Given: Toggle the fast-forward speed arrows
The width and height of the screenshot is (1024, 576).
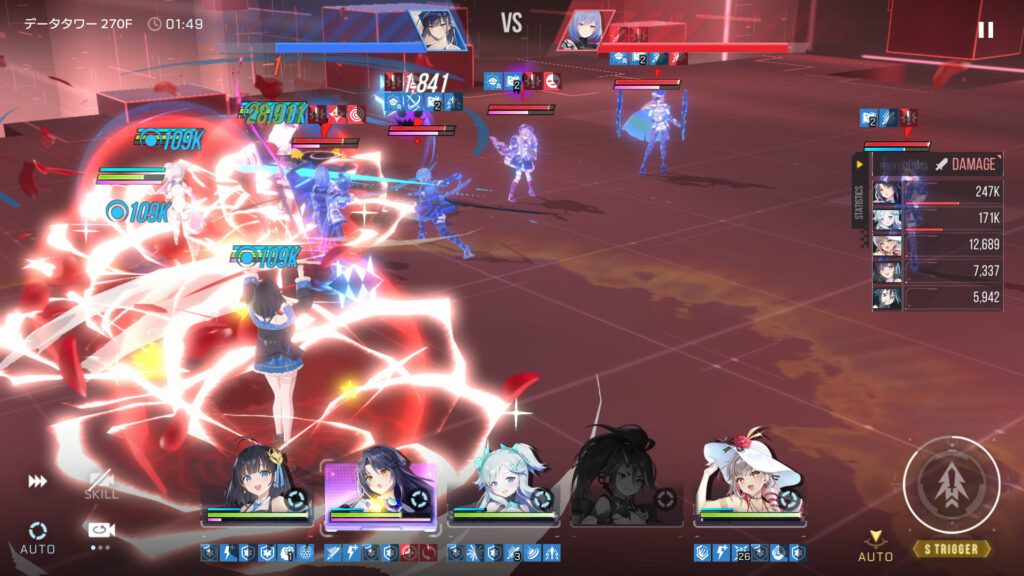Looking at the screenshot, I should (37, 482).
